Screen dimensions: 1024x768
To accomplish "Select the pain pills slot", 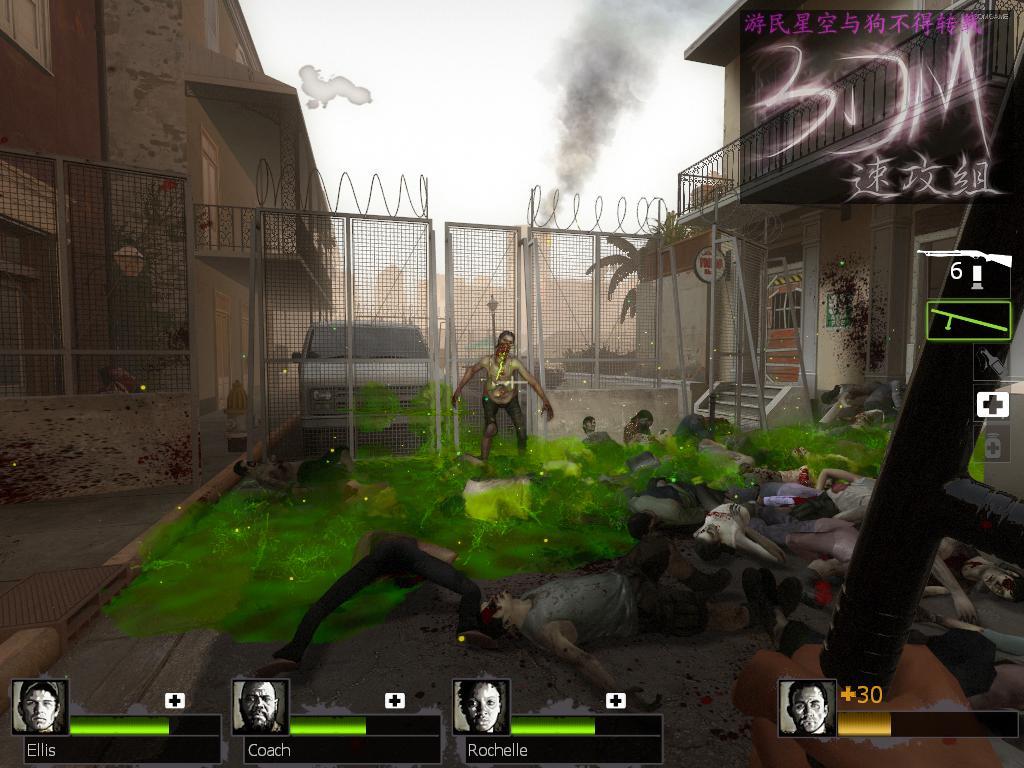I will [x=992, y=445].
